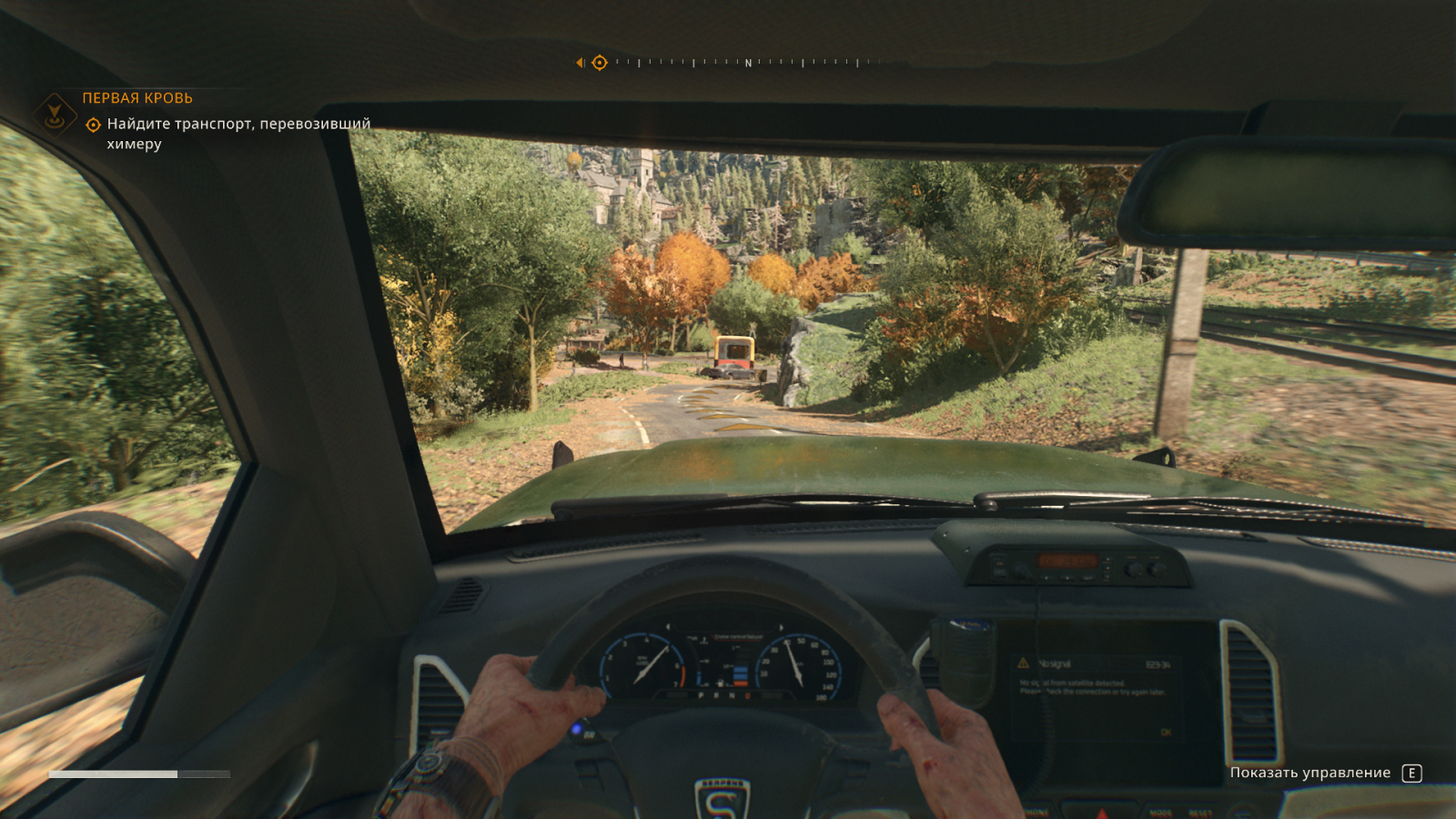Open the objective 'Найдите транспорт, перевозивший химеру'
Viewport: 1456px width, 819px height.
238,133
